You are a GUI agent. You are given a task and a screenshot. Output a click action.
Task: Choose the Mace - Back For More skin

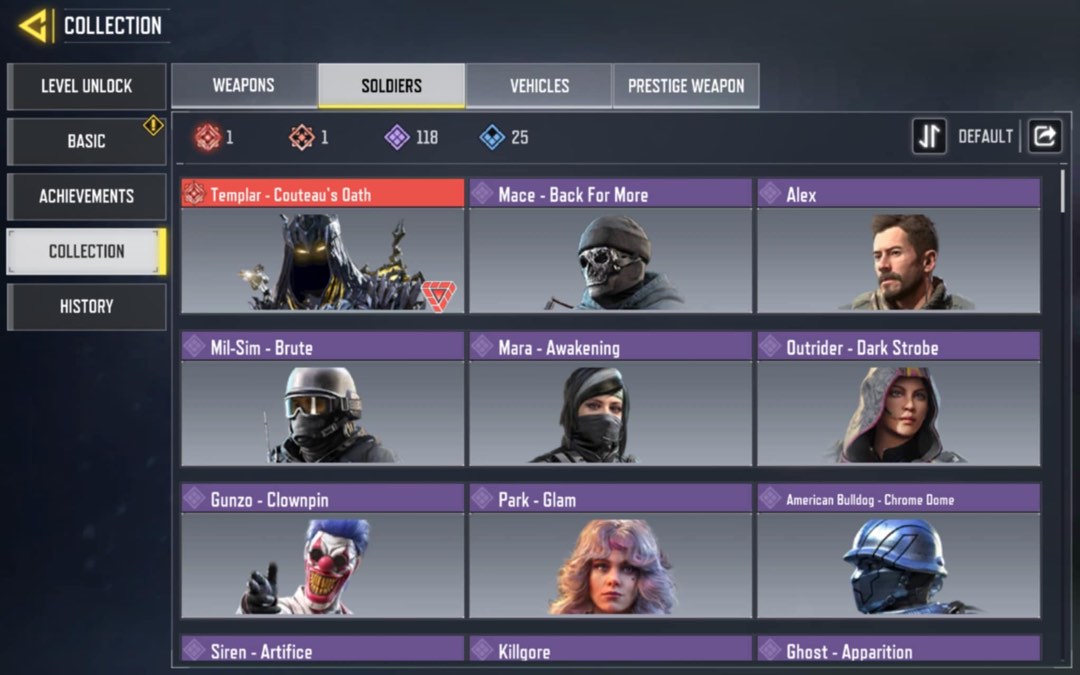click(610, 246)
